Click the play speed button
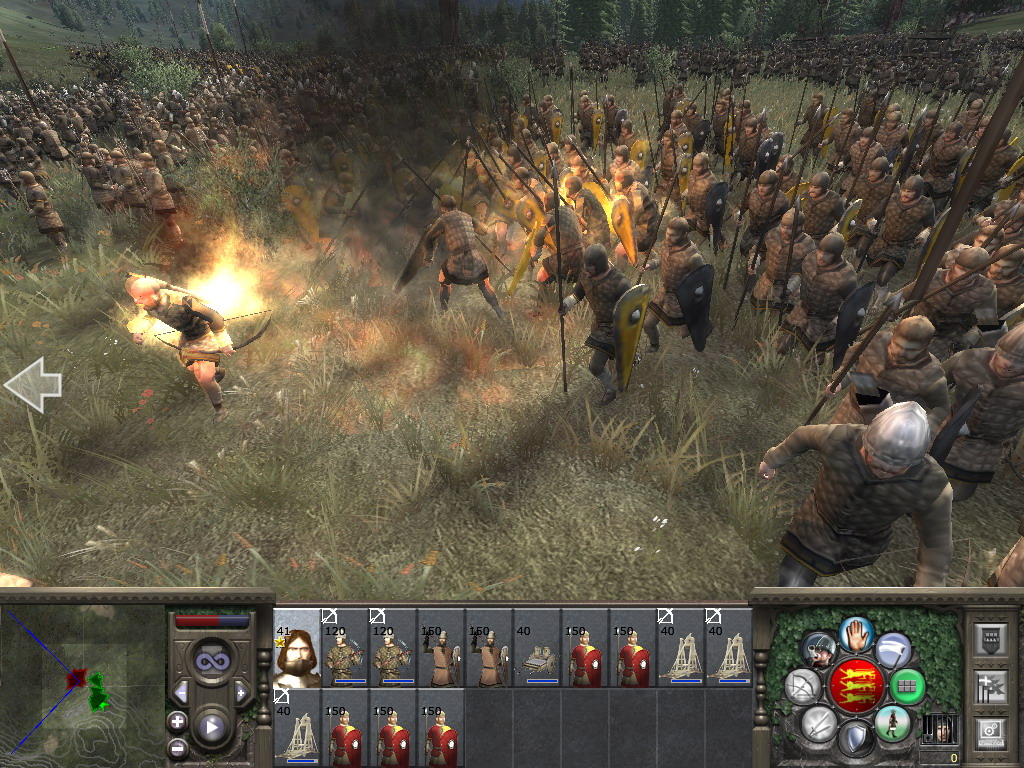The image size is (1024, 768). pos(212,727)
